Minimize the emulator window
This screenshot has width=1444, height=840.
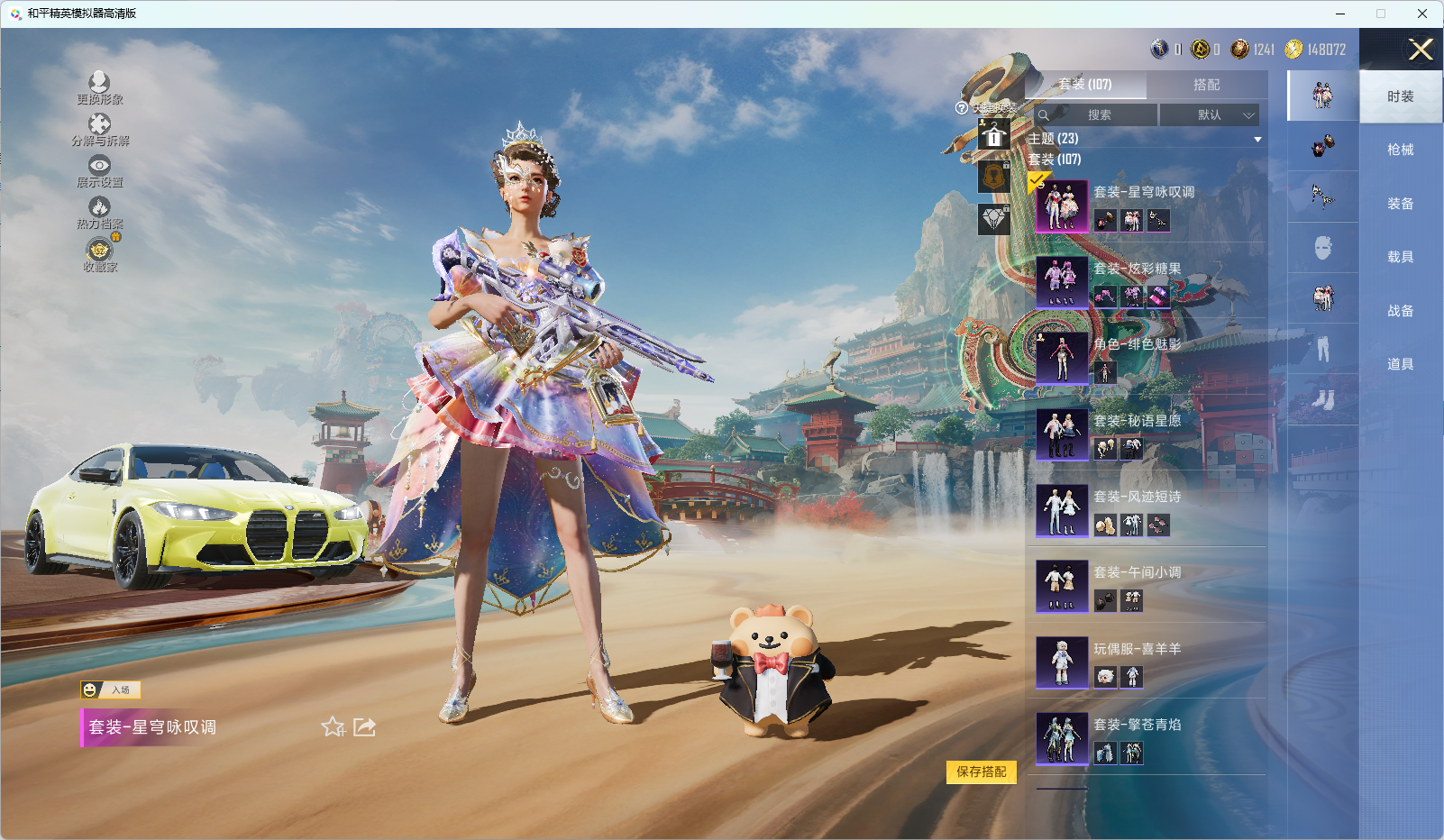point(1340,14)
